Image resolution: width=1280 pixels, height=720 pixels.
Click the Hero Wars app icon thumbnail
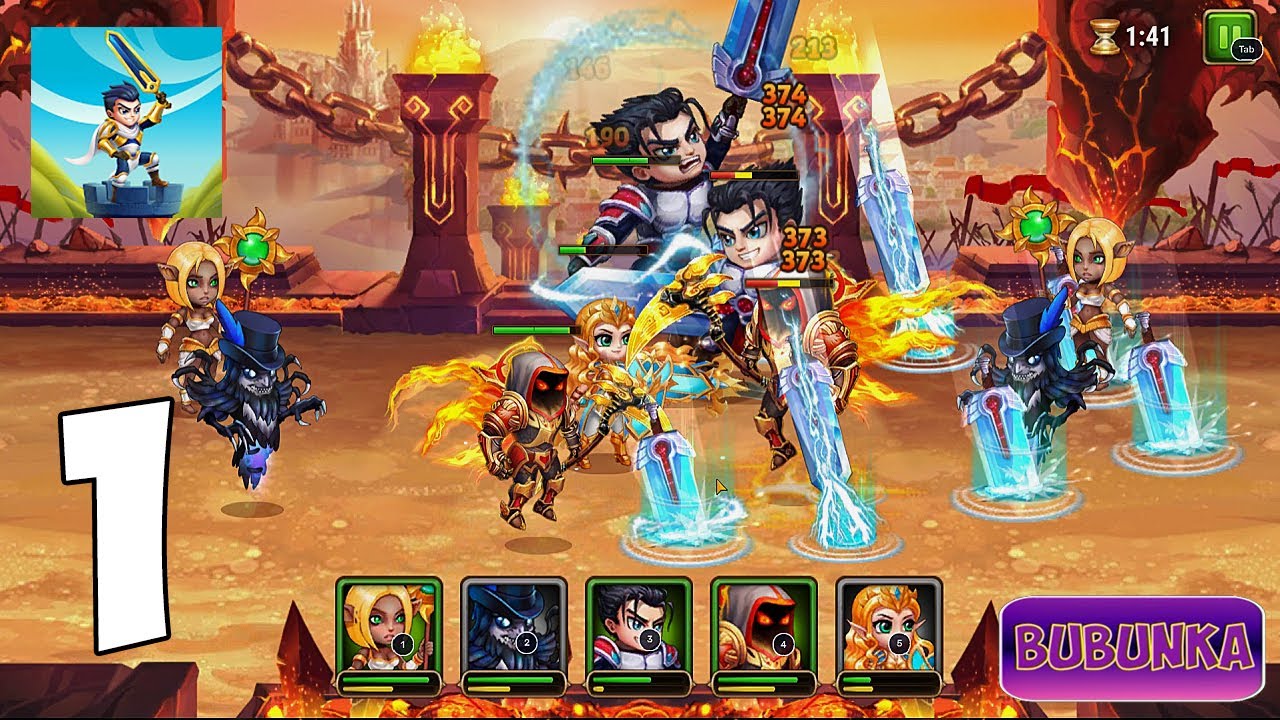coord(126,122)
